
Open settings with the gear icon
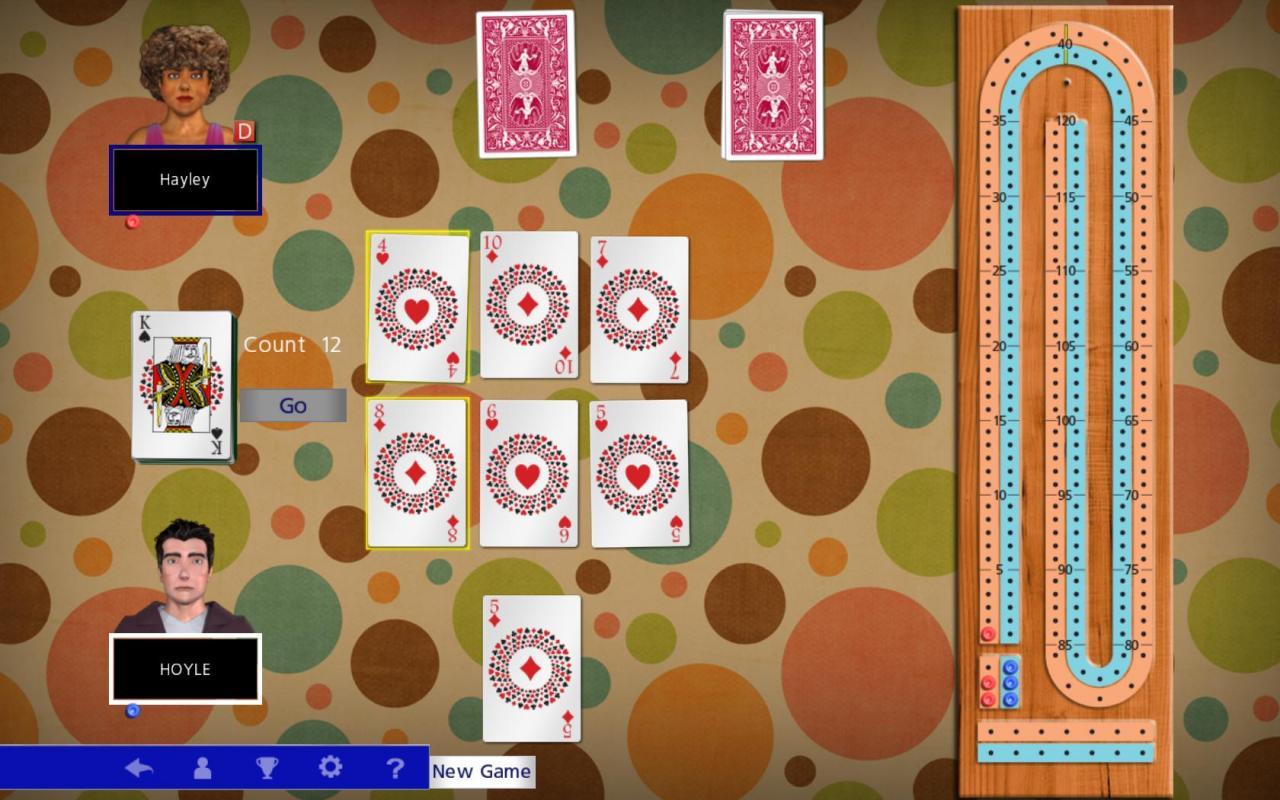[331, 768]
